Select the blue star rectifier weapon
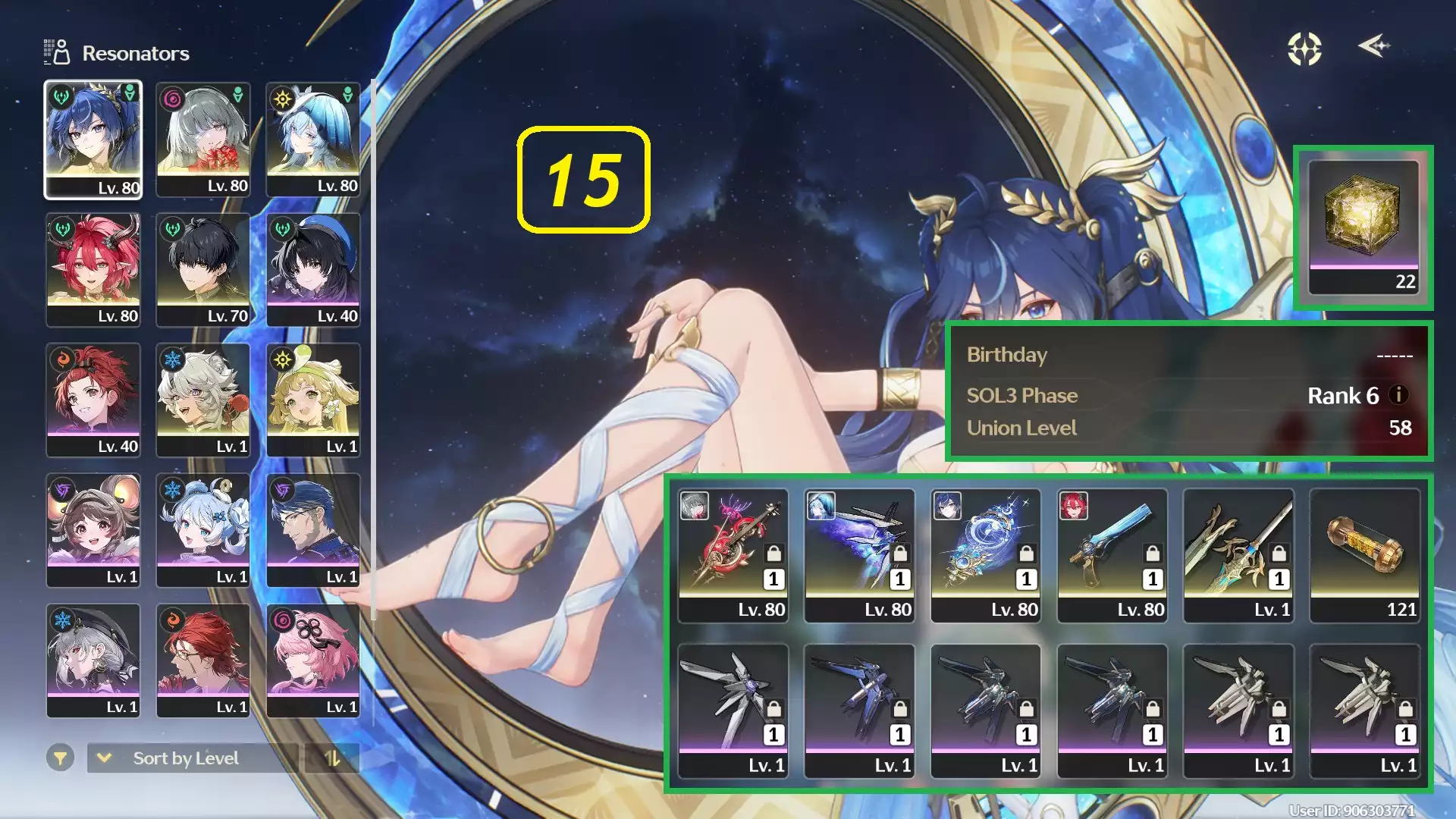The height and width of the screenshot is (819, 1456). [x=985, y=555]
